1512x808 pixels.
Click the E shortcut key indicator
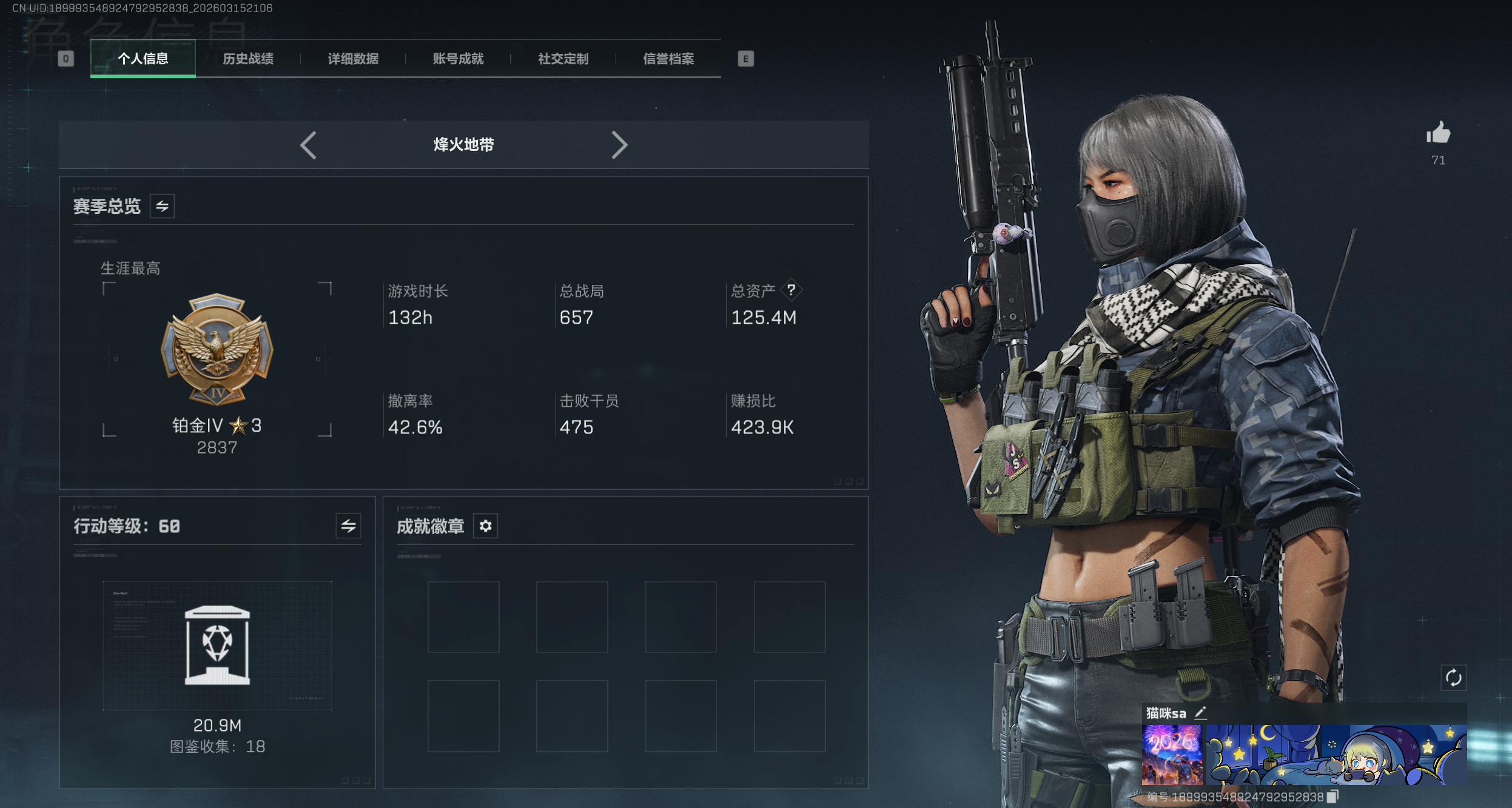[x=747, y=59]
